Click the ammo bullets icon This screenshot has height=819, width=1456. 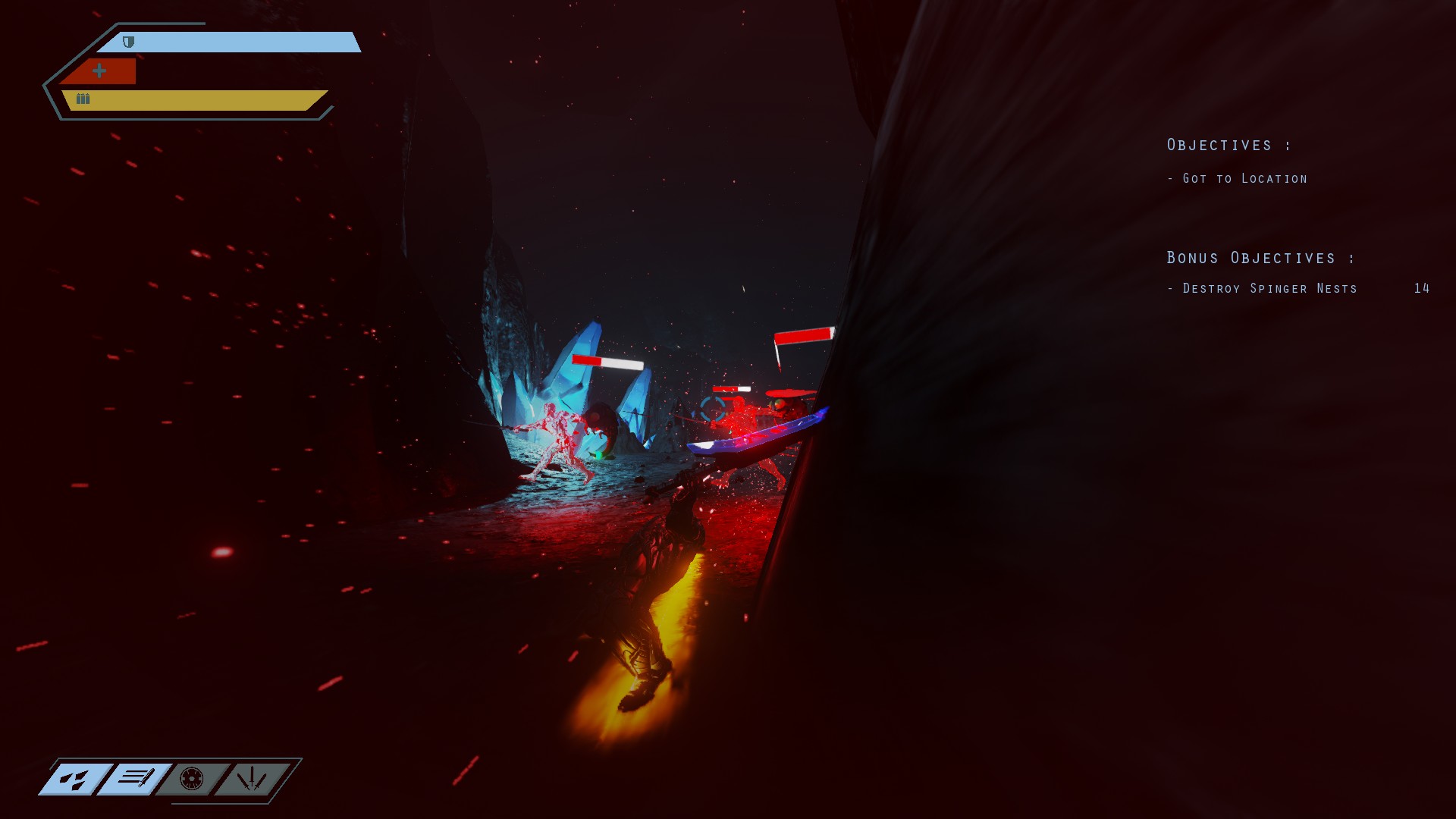pos(82,97)
